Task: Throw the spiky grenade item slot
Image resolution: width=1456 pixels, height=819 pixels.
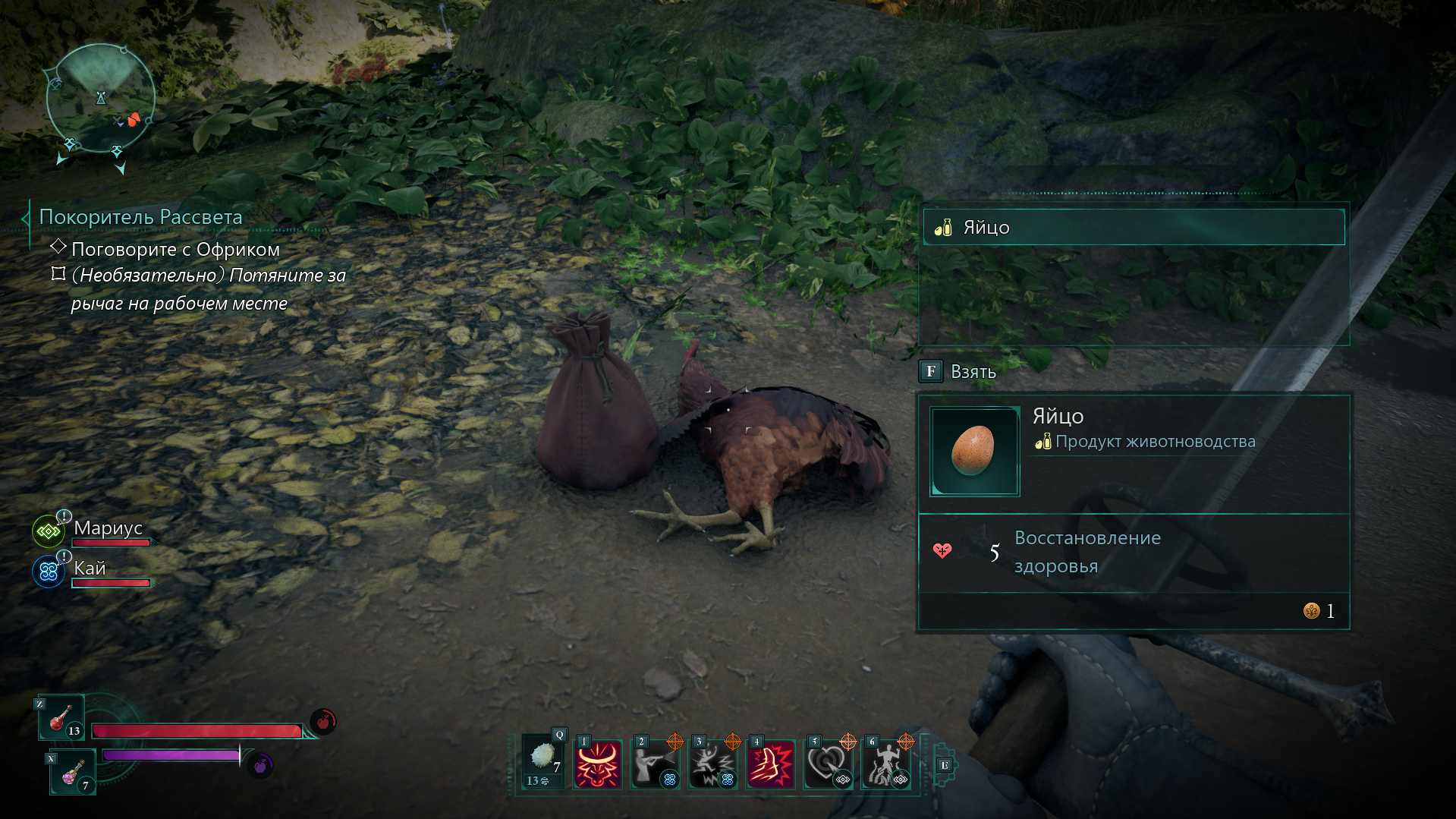Action: tap(542, 763)
